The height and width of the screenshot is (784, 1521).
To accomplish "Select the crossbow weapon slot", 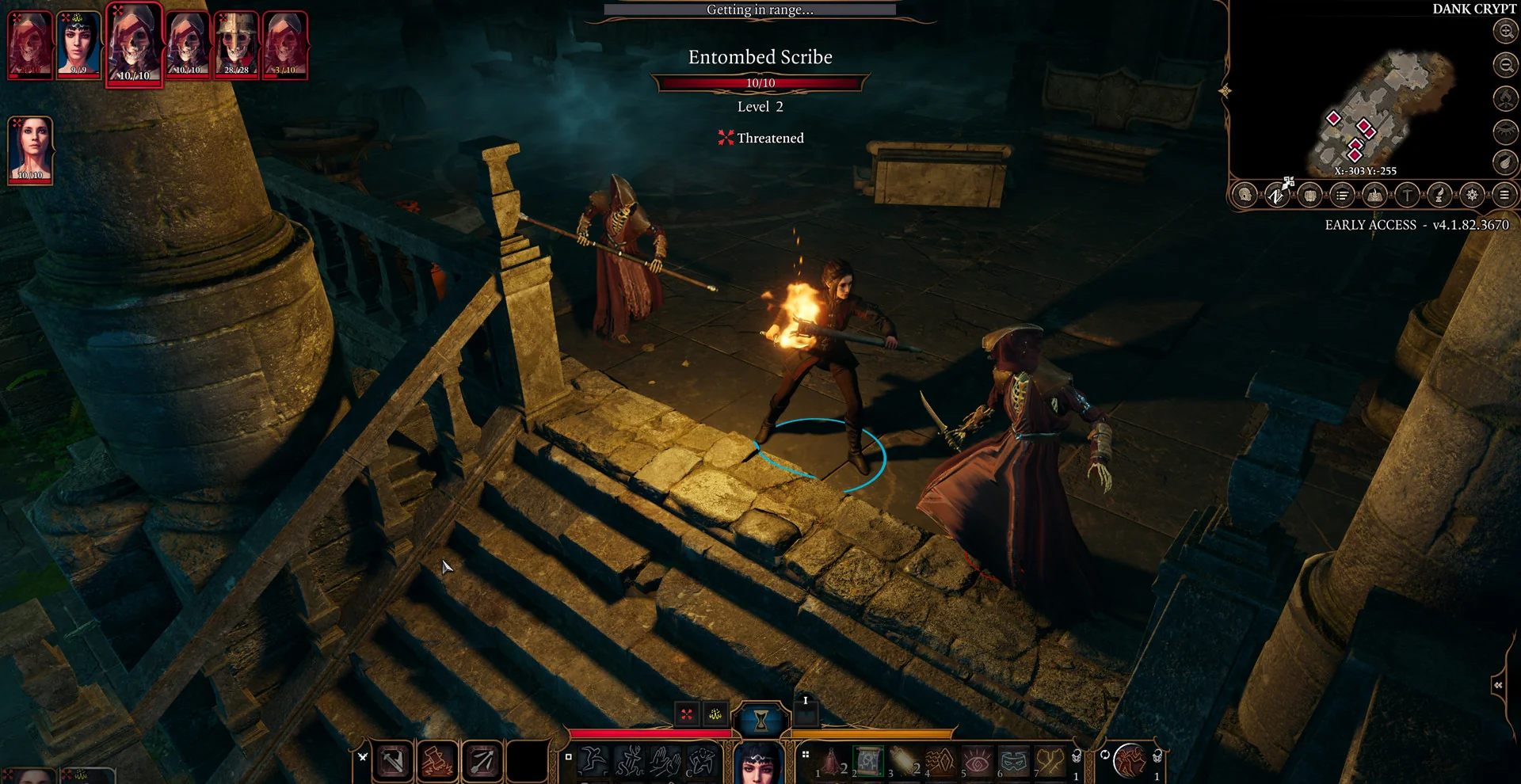I will coord(393,762).
